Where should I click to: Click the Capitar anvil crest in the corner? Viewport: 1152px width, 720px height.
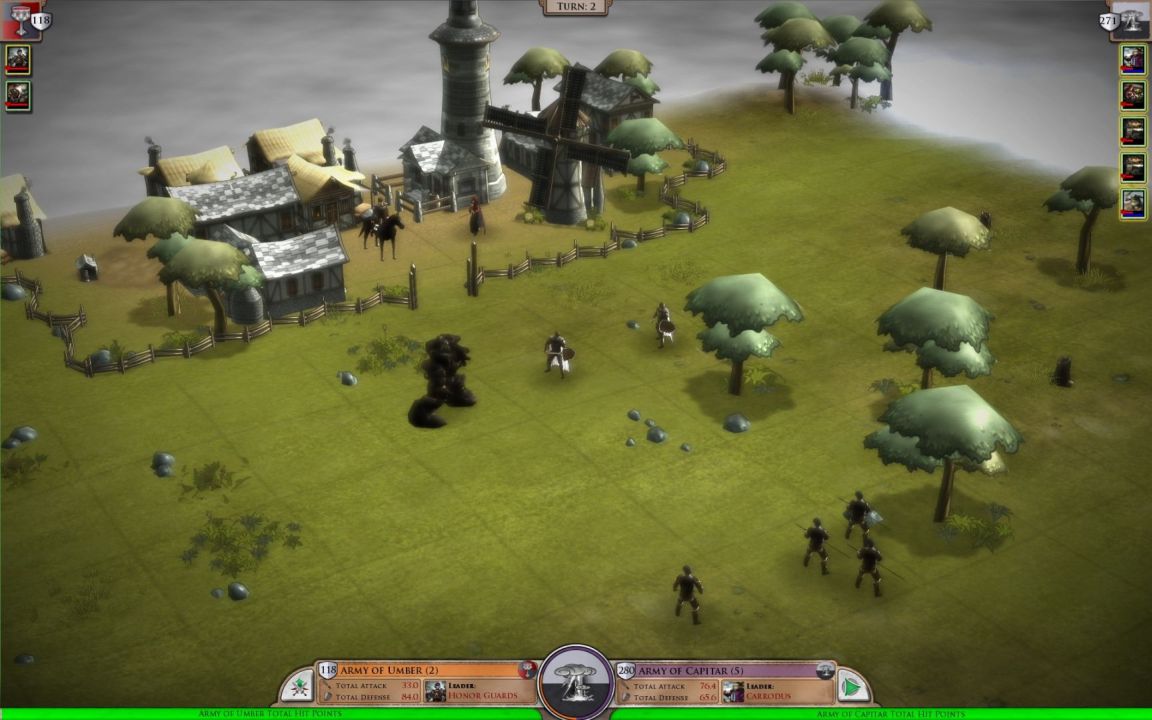click(1132, 19)
